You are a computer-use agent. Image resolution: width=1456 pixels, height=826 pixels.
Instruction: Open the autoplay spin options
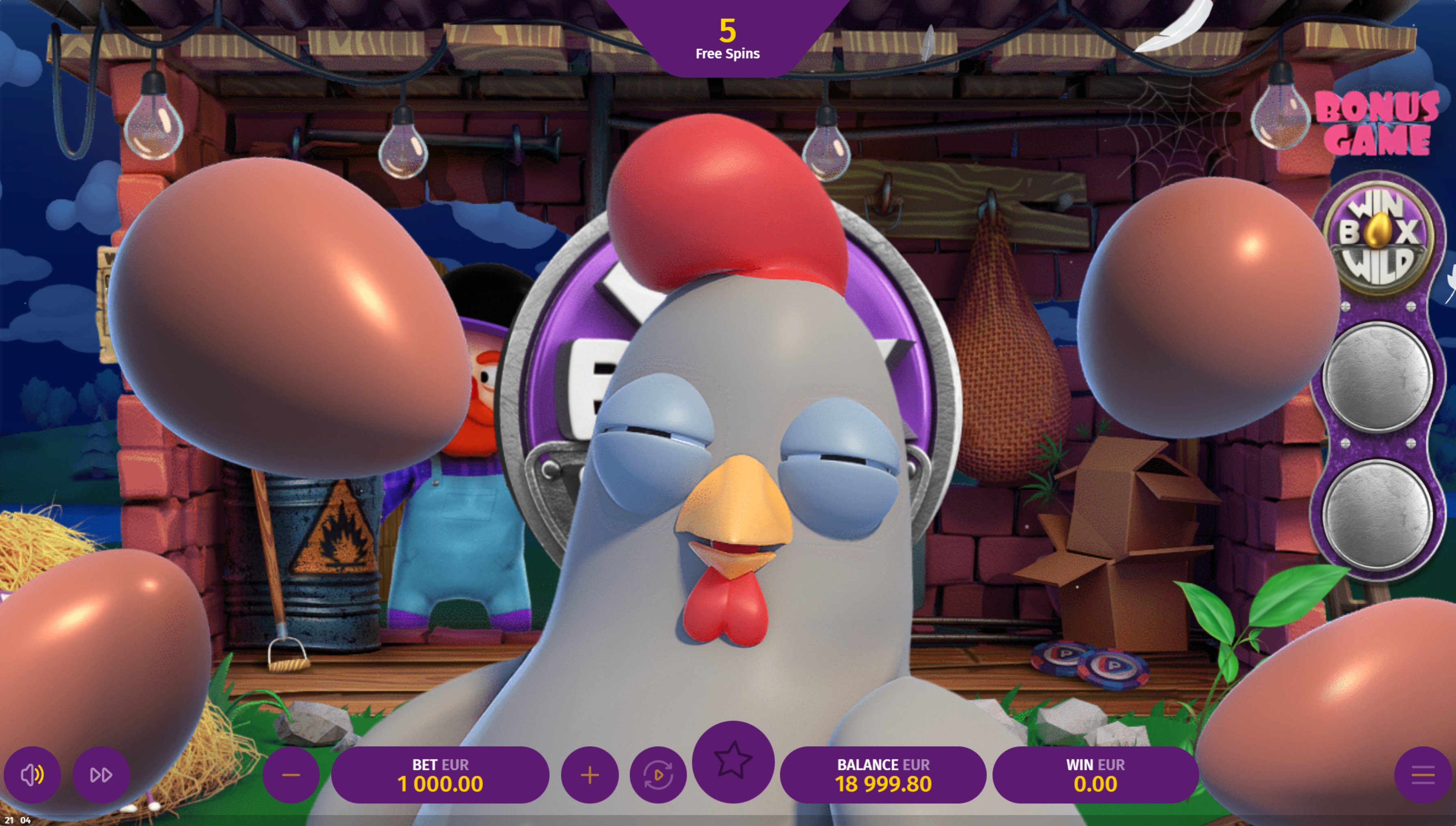pos(658,775)
